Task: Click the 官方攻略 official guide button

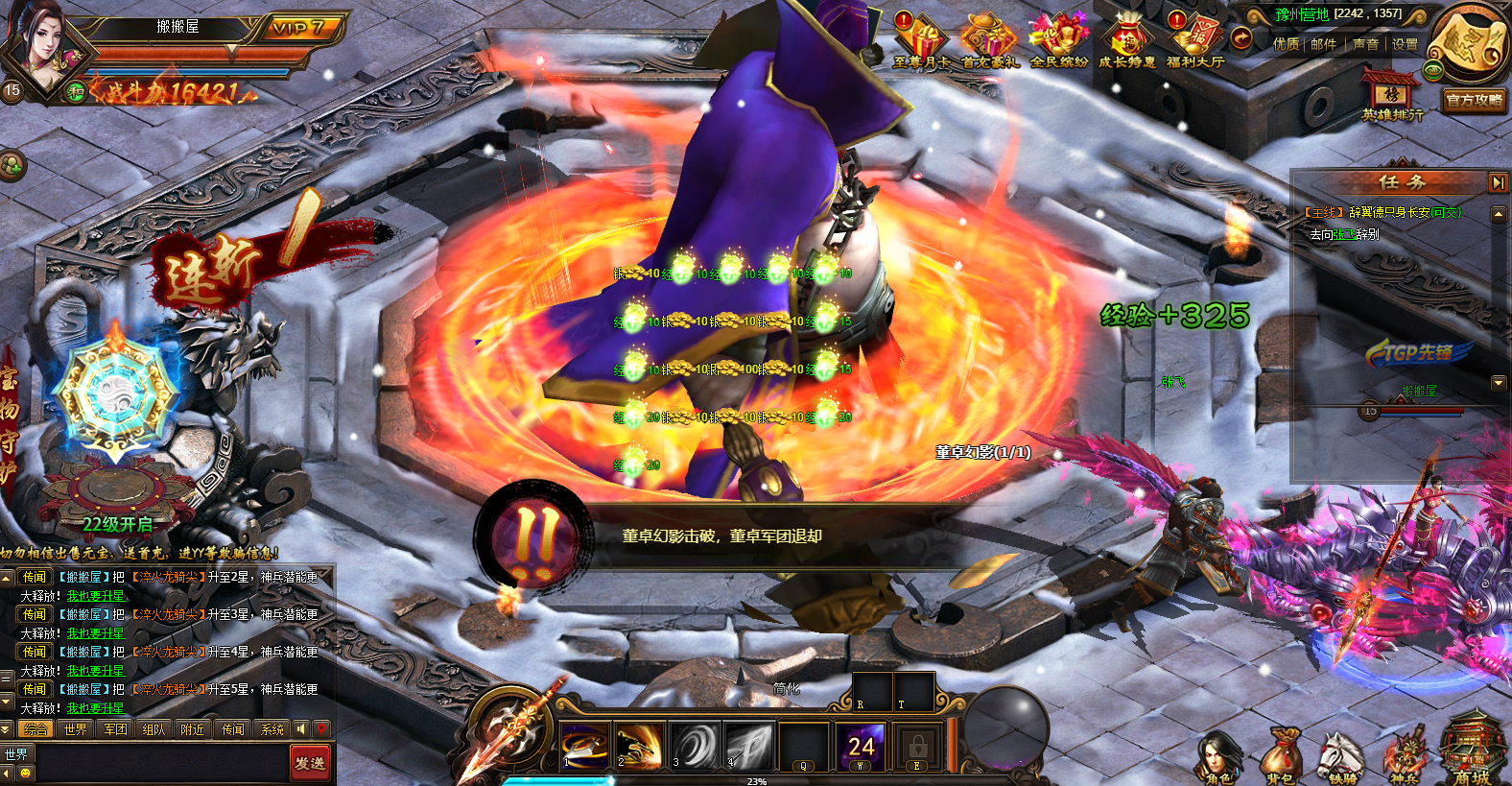Action: tap(1475, 100)
